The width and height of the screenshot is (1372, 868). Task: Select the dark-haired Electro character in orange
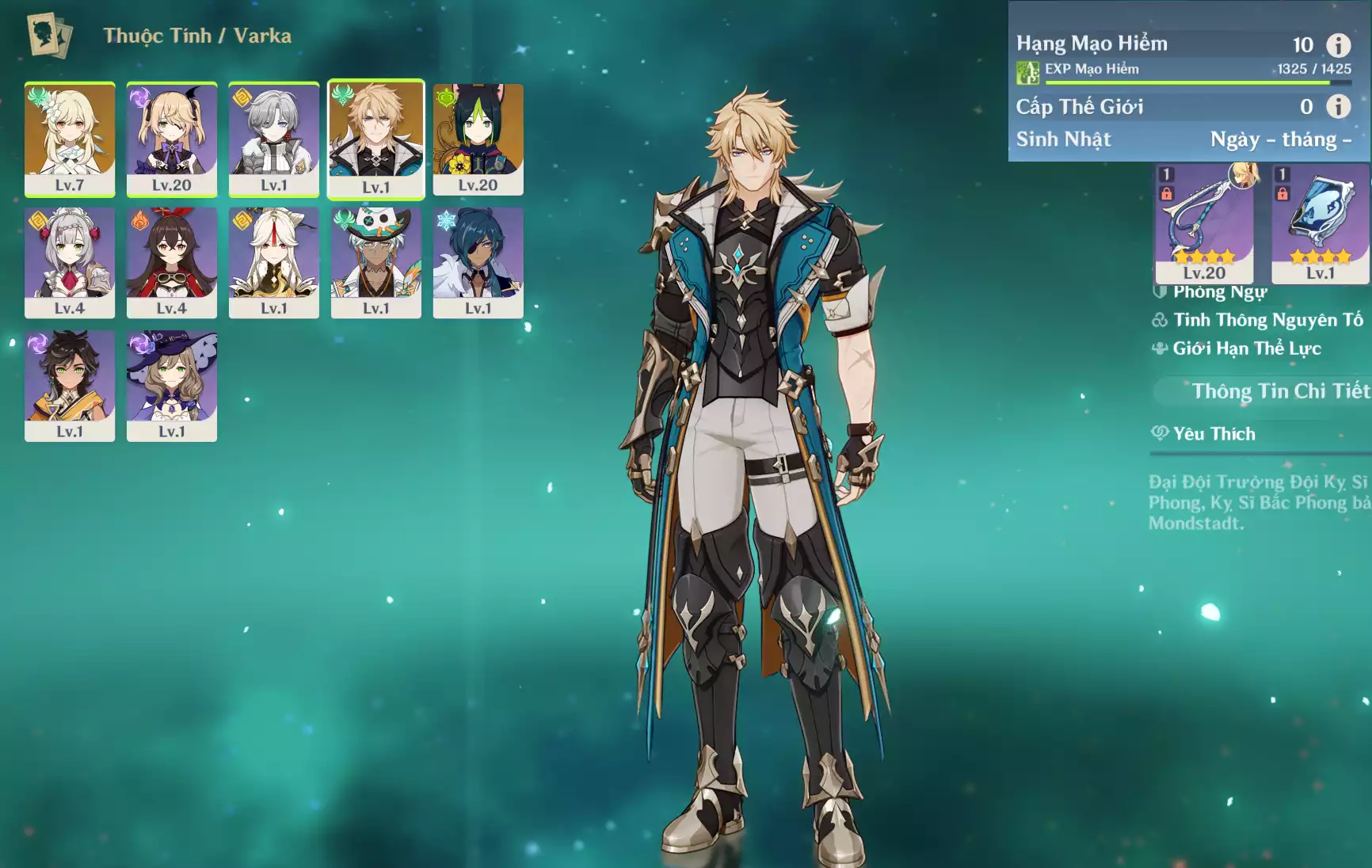pyautogui.click(x=70, y=386)
